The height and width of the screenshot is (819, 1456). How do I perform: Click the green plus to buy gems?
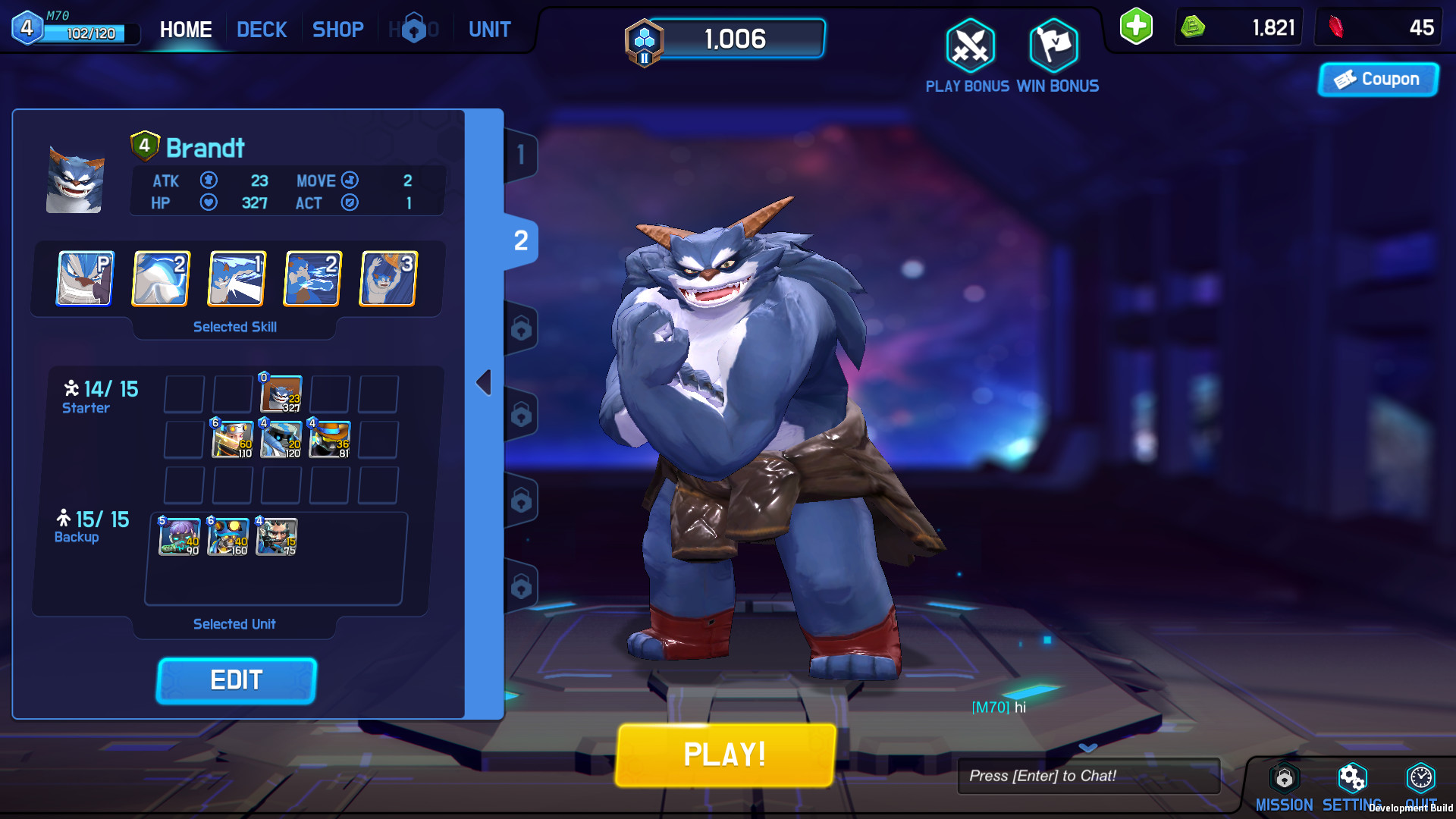(x=1135, y=27)
